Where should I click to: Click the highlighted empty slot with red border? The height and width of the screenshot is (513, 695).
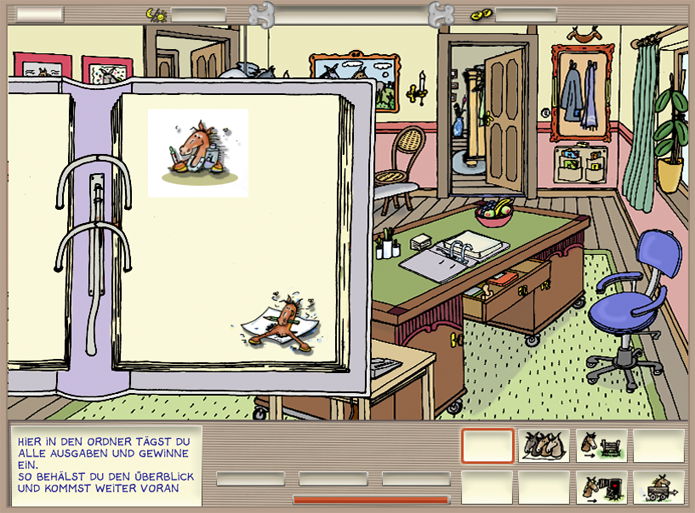[488, 445]
